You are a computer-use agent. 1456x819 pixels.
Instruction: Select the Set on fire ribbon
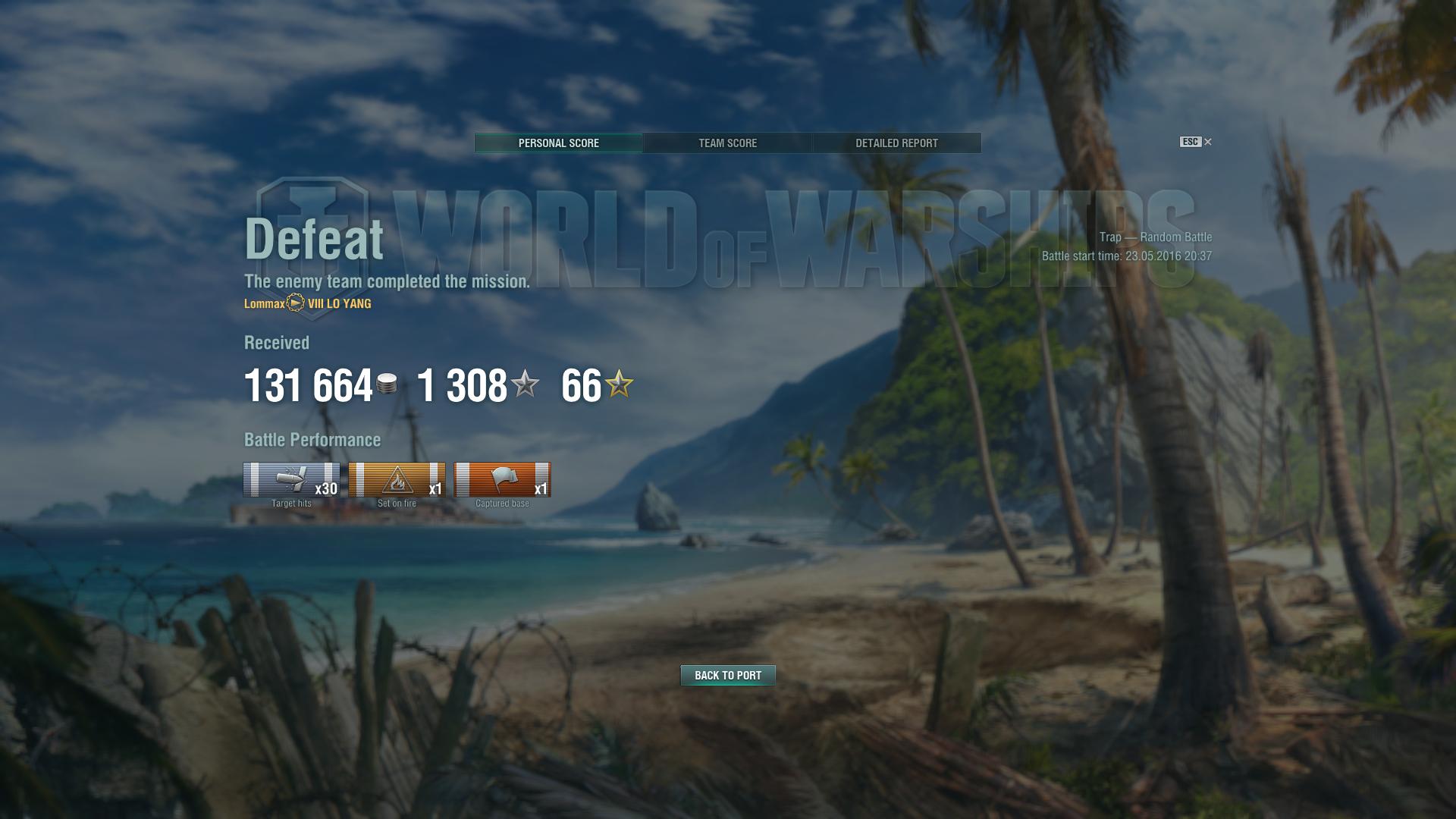pyautogui.click(x=397, y=480)
